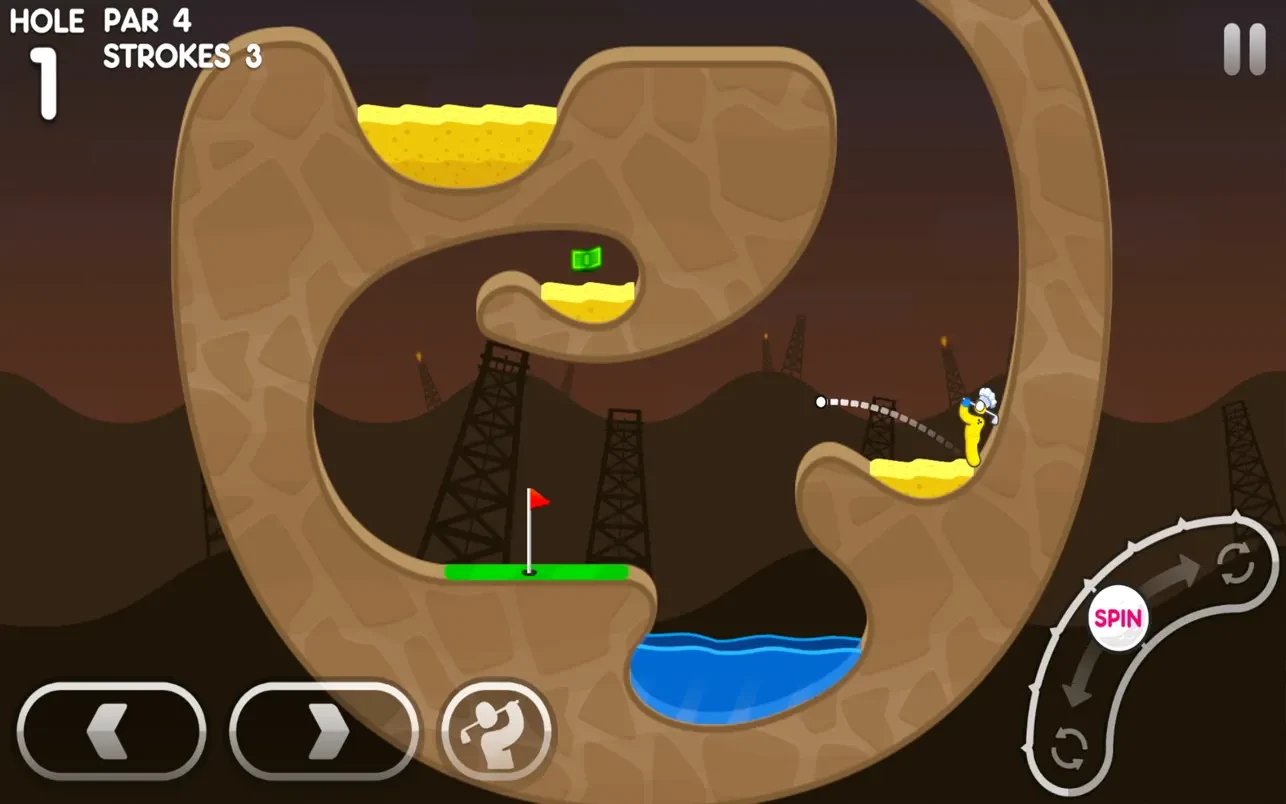This screenshot has height=804, width=1286.
Task: Select the upper spin rotation arrow icon
Action: 1236,565
